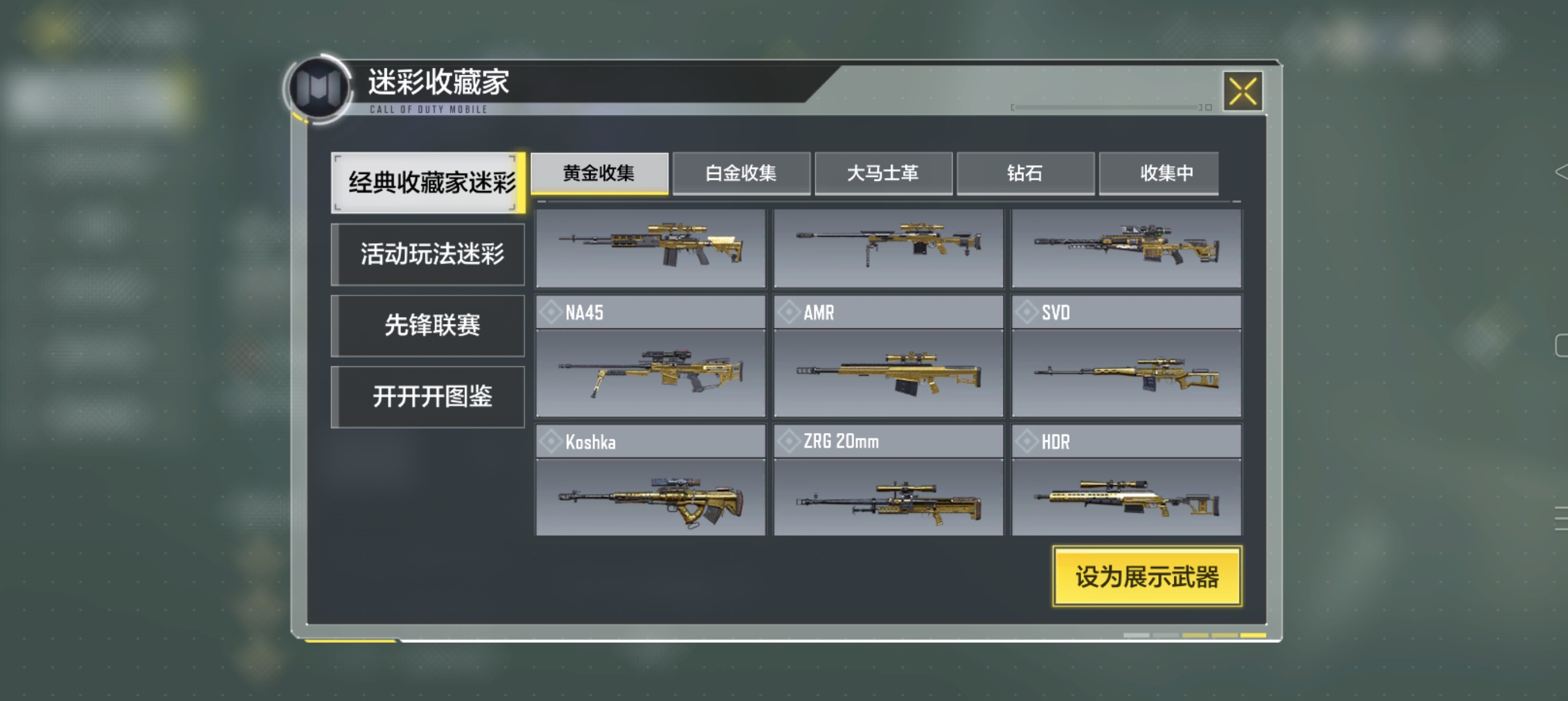The image size is (1568, 701).
Task: Open the 钻石 collection tab
Action: click(1026, 173)
